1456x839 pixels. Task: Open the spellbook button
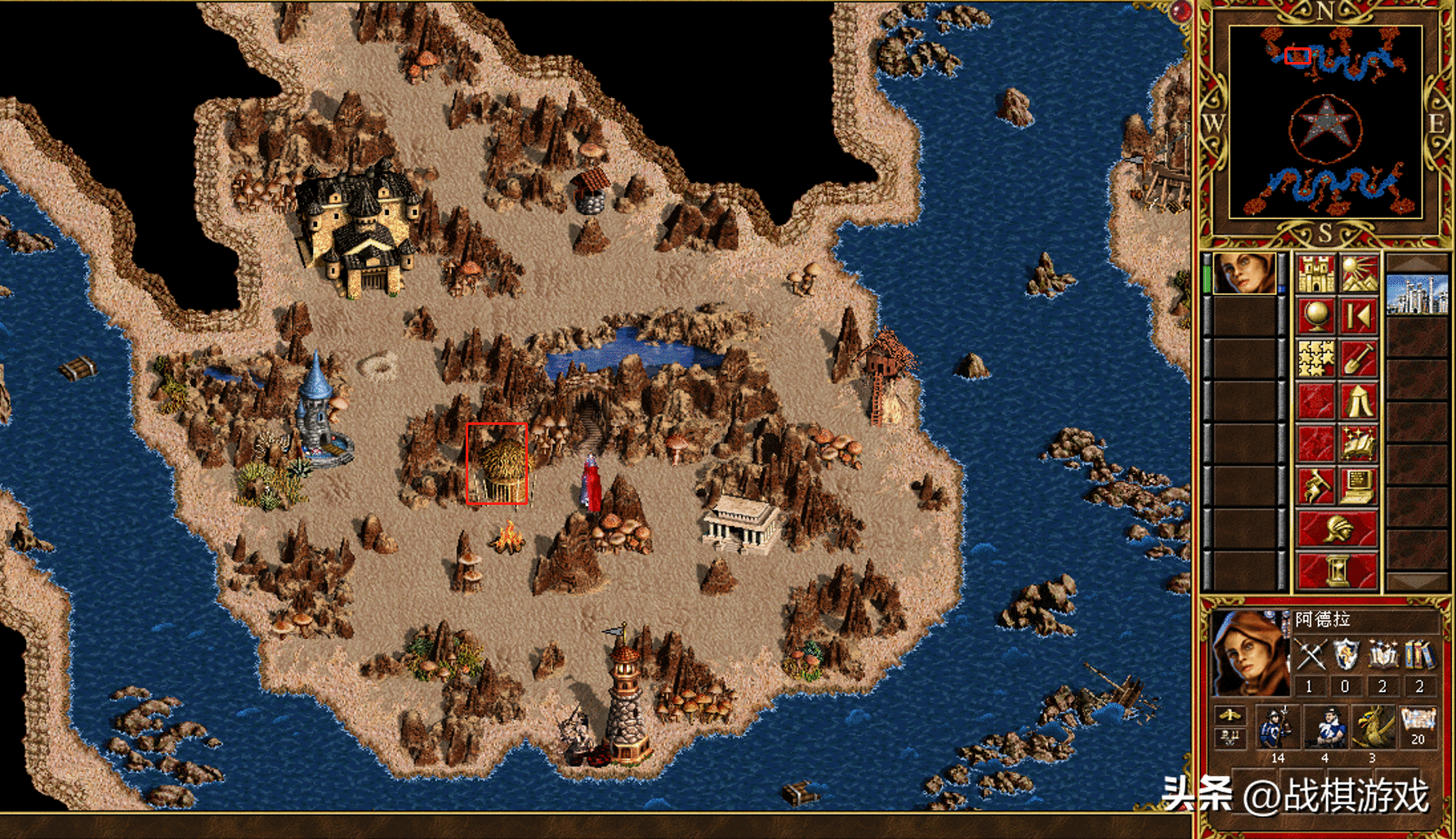(1359, 444)
